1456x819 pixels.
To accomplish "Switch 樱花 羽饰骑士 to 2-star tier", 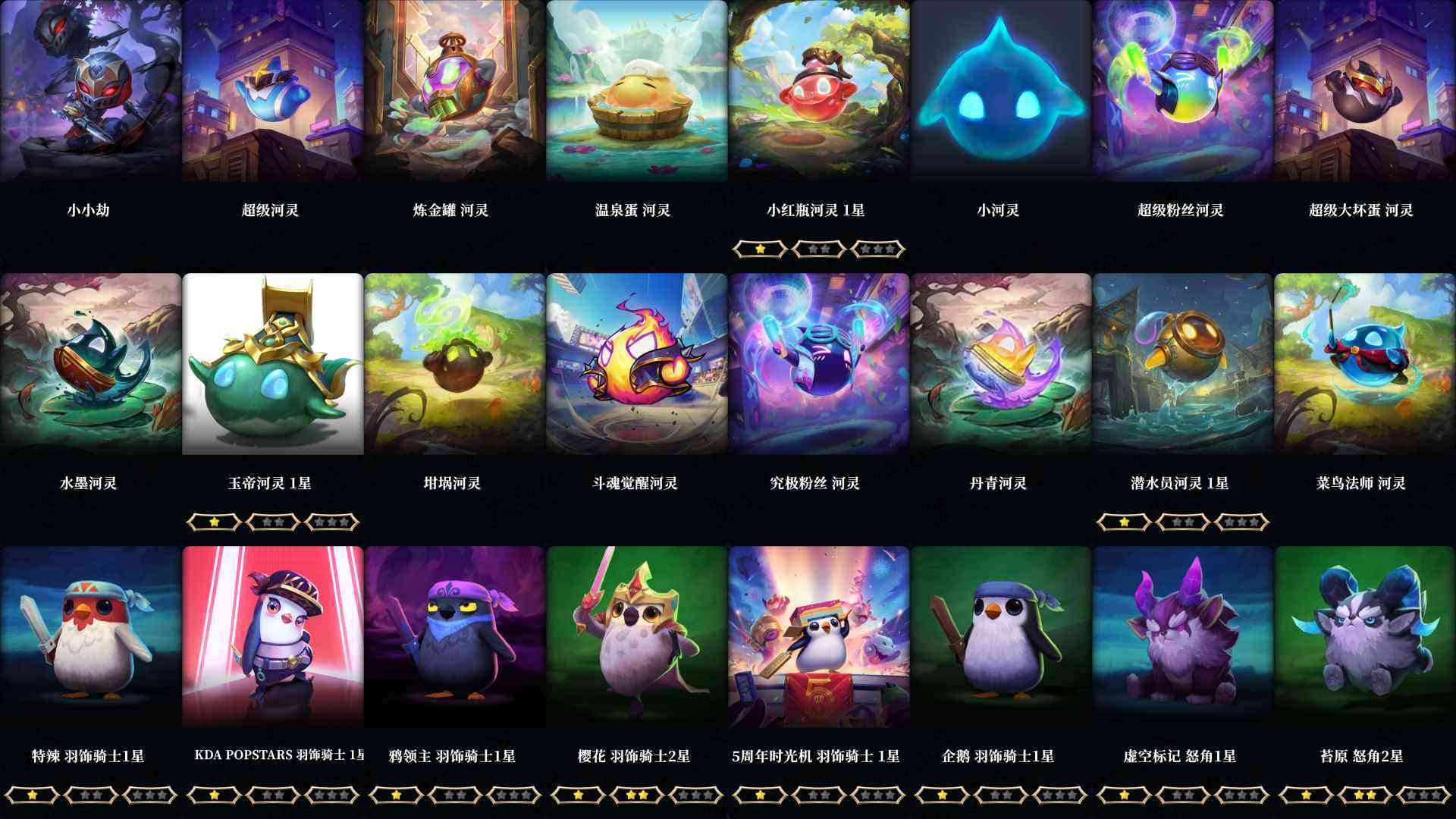I will [637, 795].
